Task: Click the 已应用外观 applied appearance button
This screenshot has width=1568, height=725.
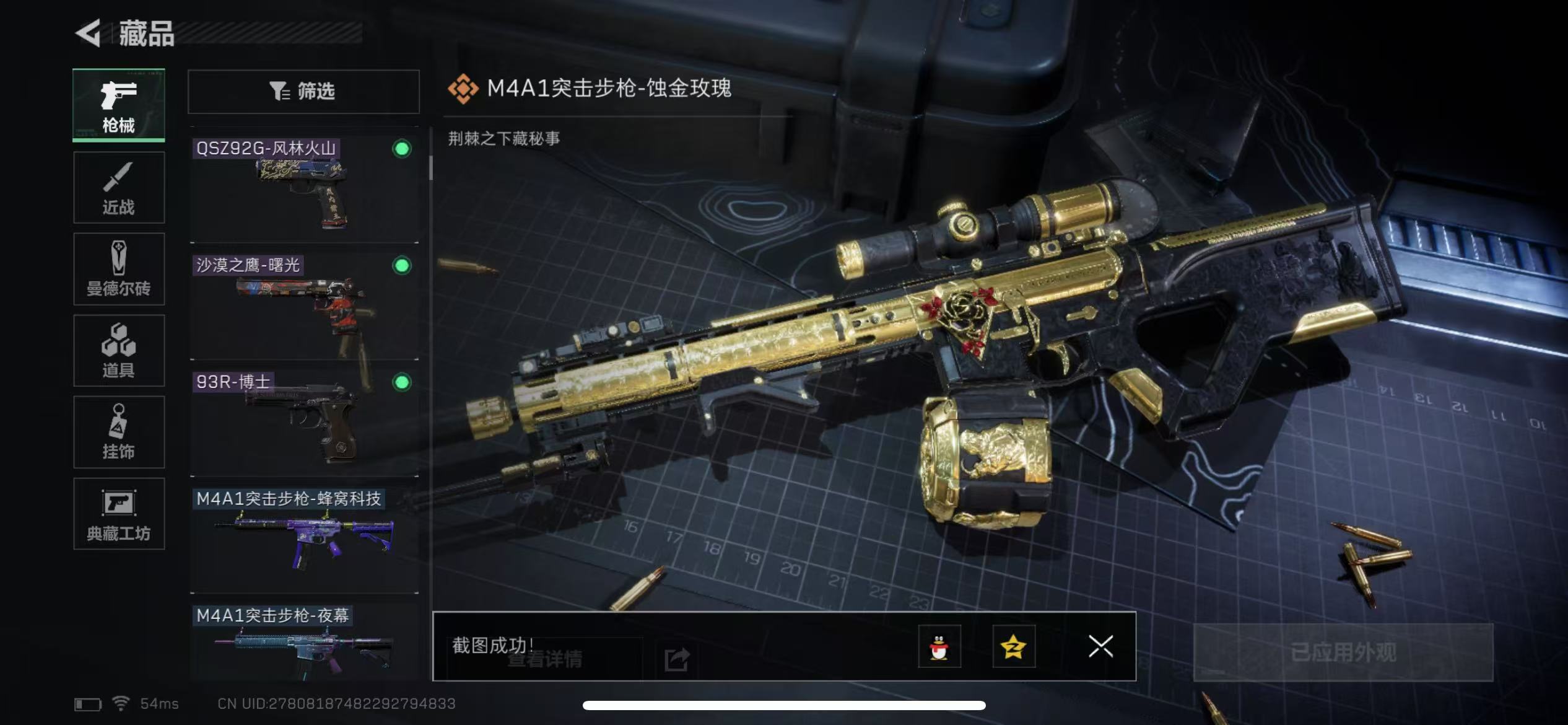Action: [1343, 652]
